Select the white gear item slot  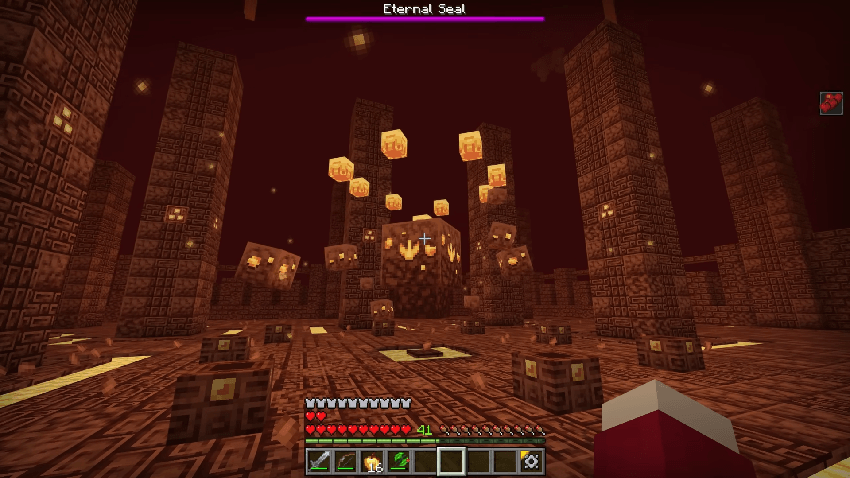531,461
